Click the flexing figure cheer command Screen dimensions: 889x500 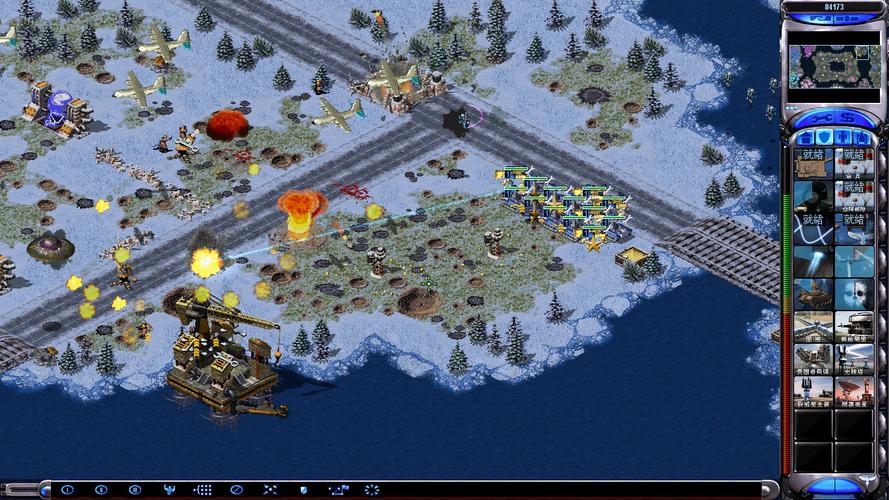pyautogui.click(x=169, y=490)
